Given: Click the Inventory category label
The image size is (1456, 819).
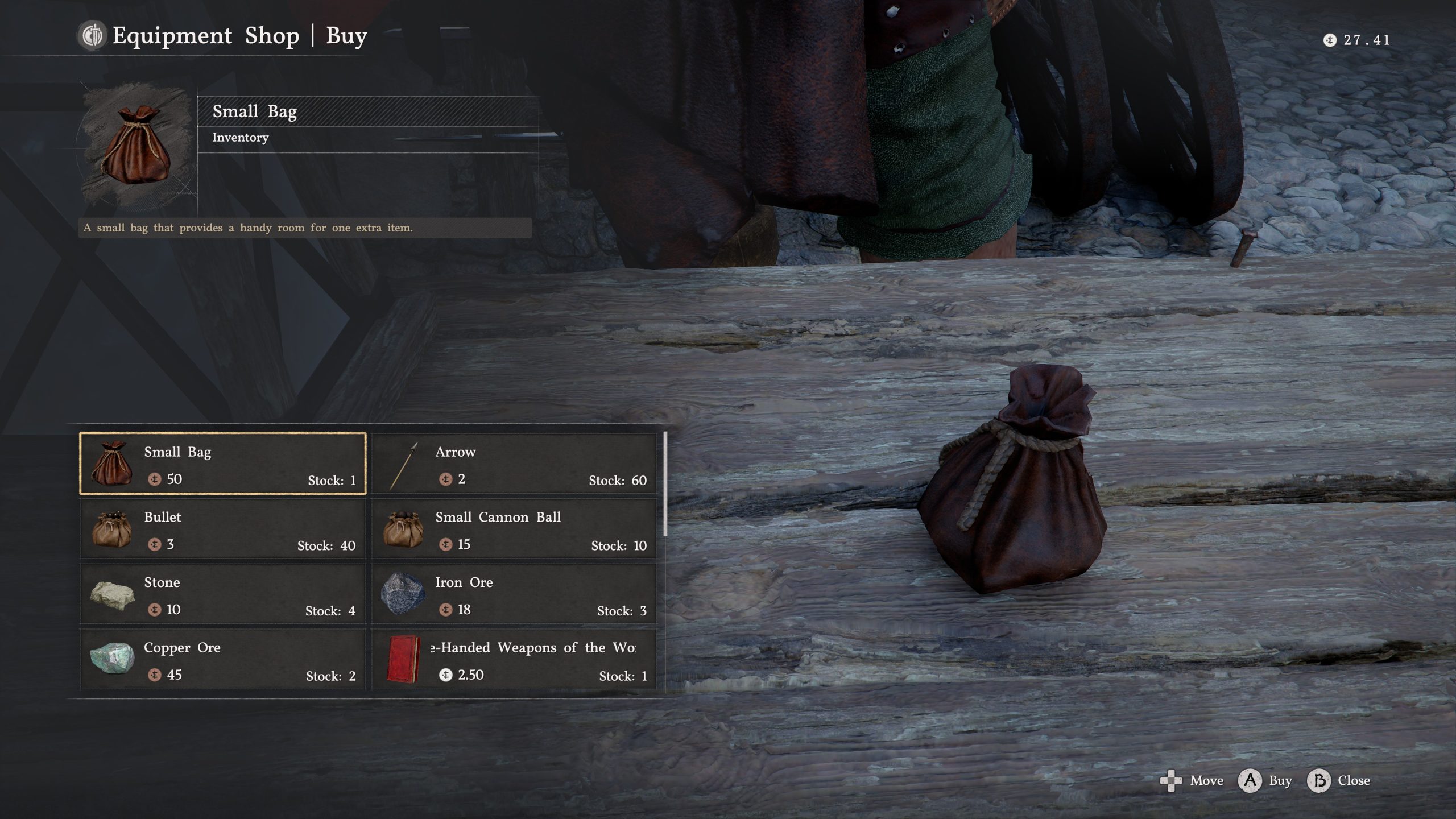Looking at the screenshot, I should point(239,137).
